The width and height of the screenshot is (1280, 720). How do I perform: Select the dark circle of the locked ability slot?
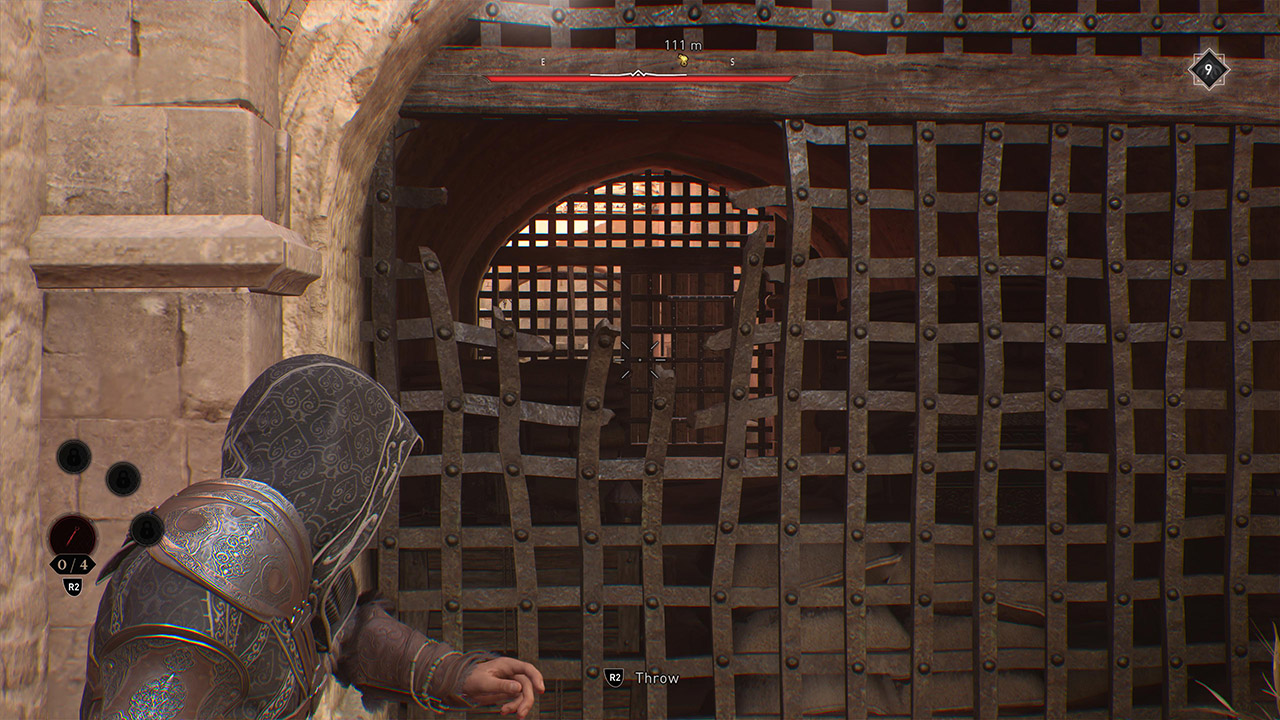coord(121,479)
